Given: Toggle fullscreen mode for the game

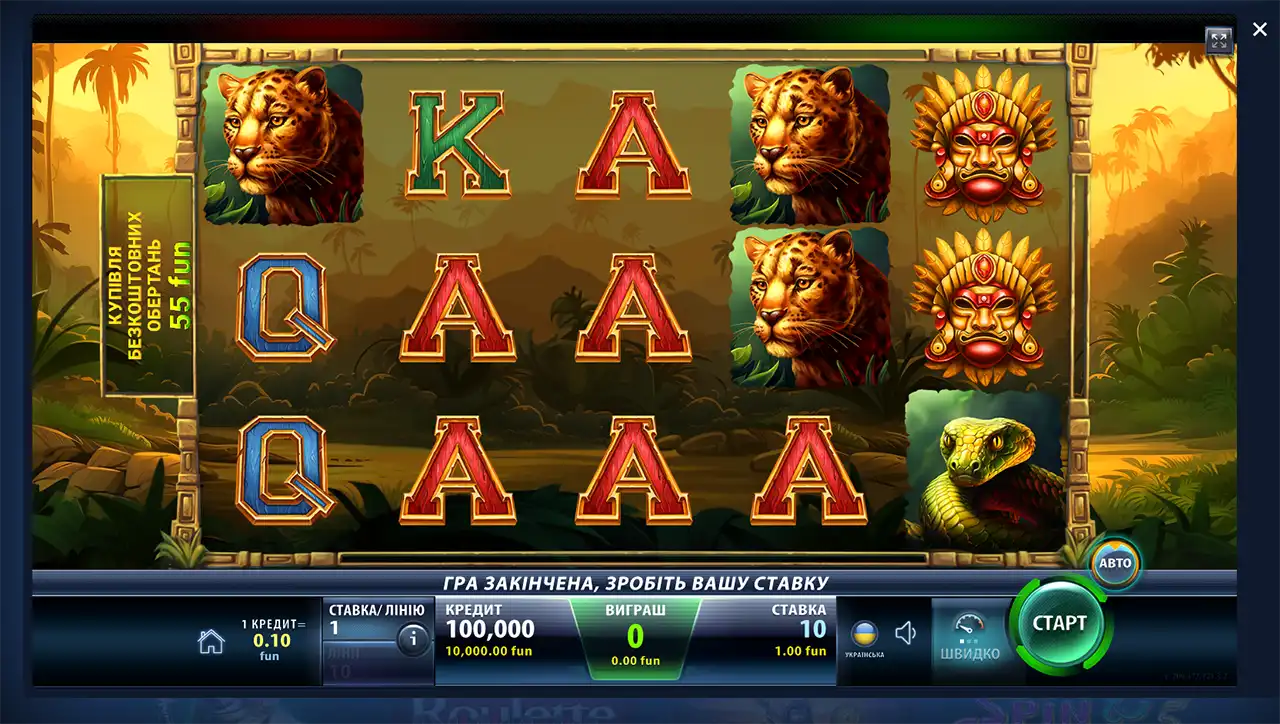Looking at the screenshot, I should tap(1218, 40).
